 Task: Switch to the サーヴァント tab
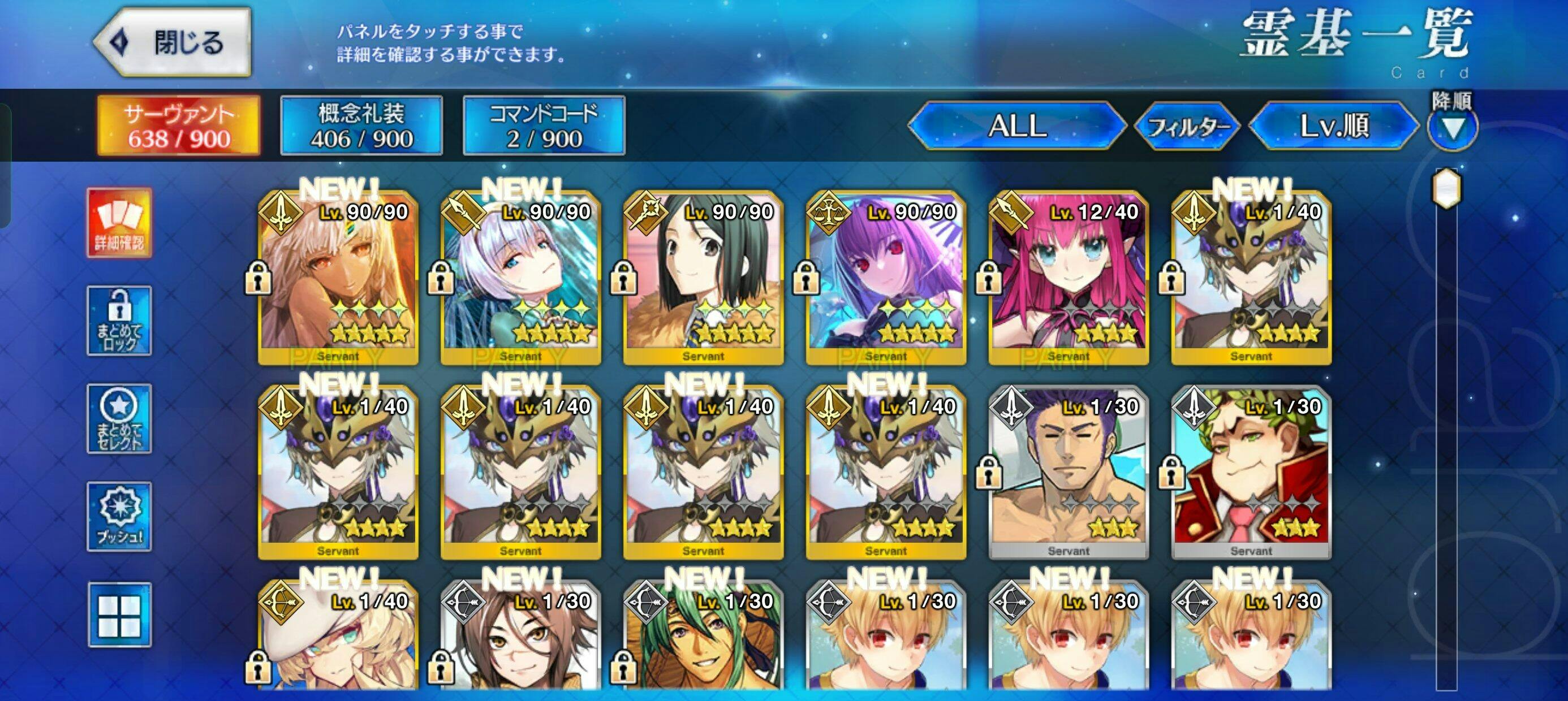[179, 126]
